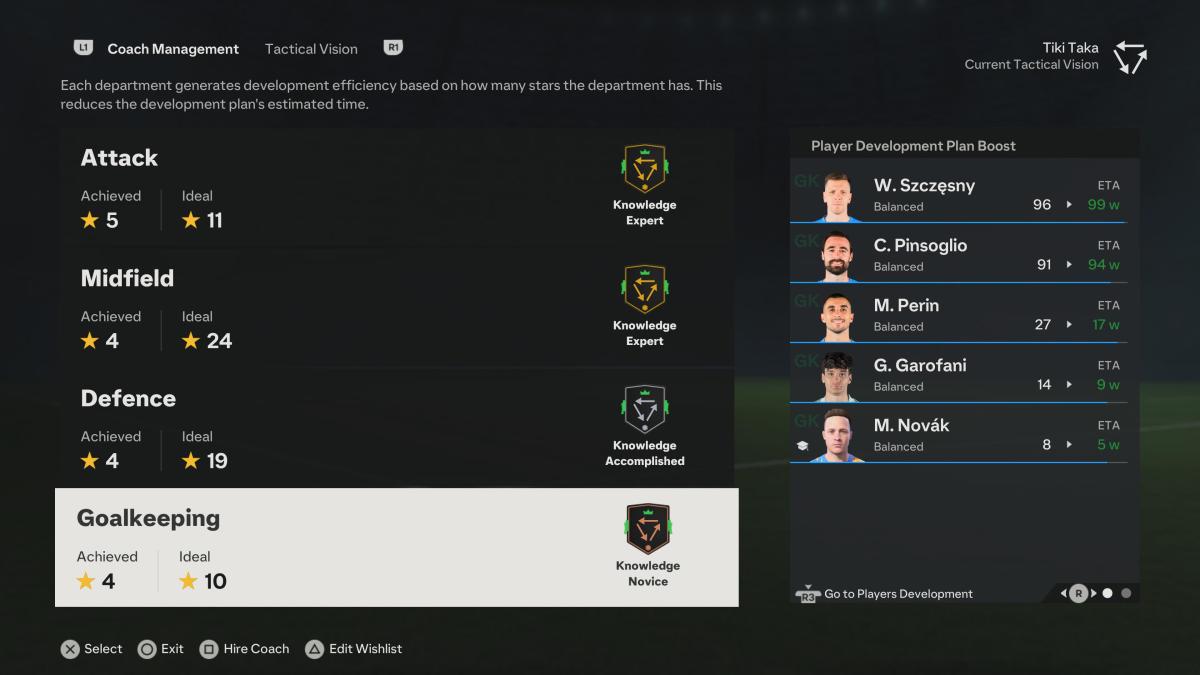Viewport: 1200px width, 675px height.
Task: Select M. Perin's player row
Action: (x=958, y=314)
